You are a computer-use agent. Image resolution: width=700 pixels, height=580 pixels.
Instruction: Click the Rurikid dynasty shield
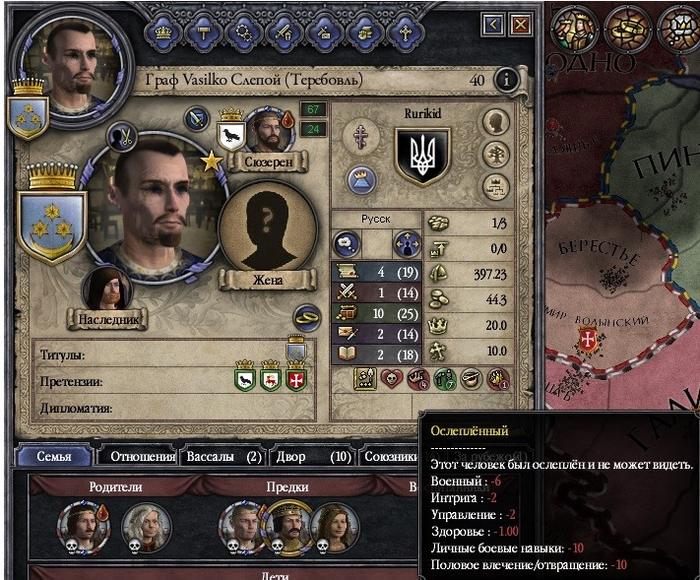pyautogui.click(x=422, y=155)
